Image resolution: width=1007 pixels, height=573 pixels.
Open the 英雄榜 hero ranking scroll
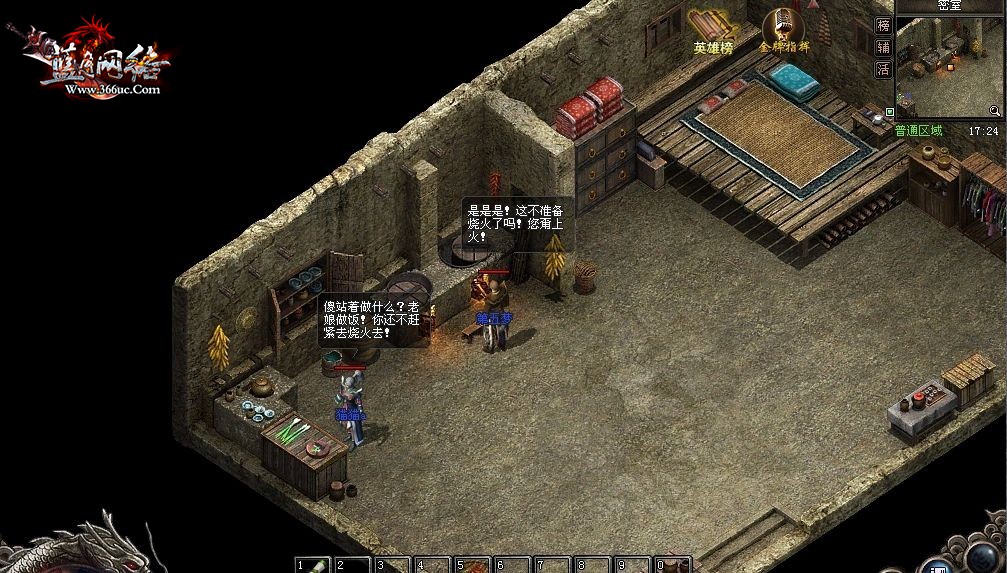tap(712, 30)
